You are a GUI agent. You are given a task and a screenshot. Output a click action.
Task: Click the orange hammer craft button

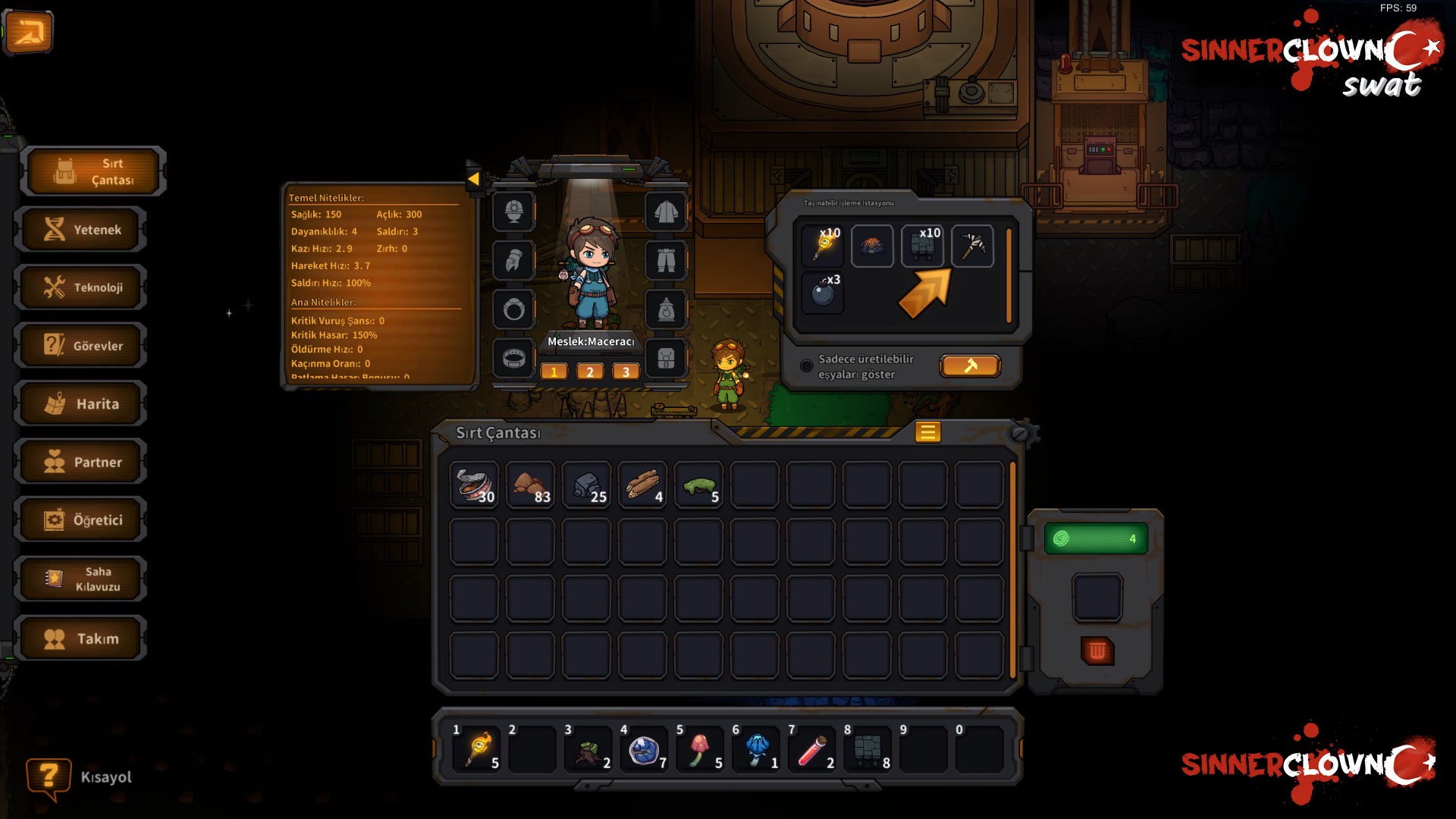pyautogui.click(x=970, y=366)
